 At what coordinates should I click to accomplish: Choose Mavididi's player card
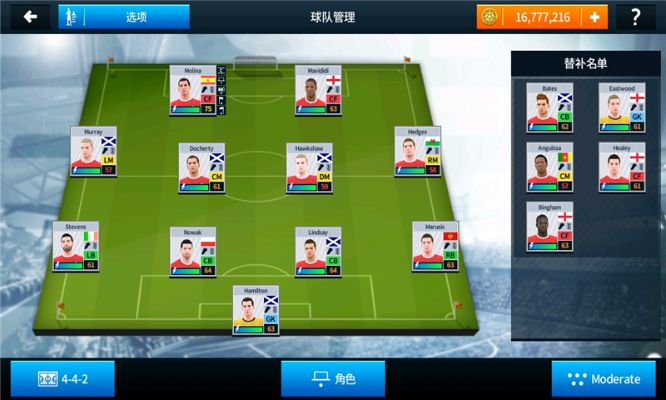click(318, 91)
